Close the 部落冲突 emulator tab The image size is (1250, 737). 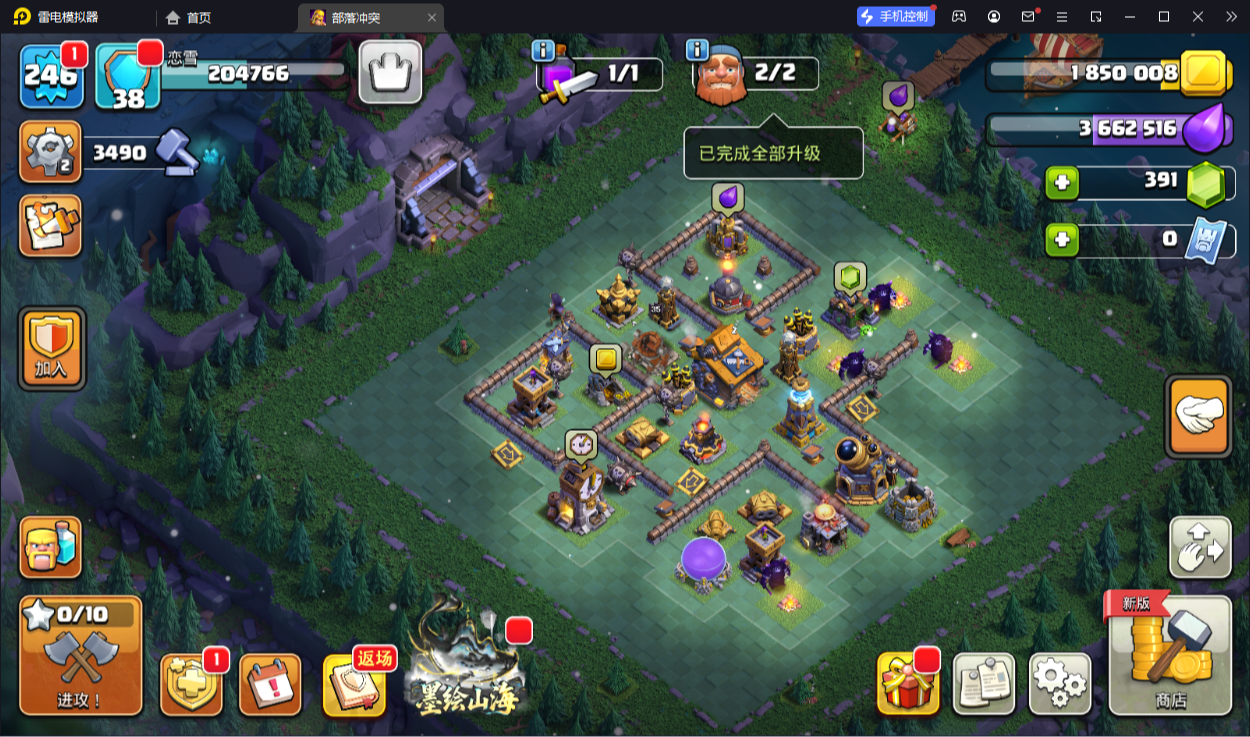(x=431, y=17)
